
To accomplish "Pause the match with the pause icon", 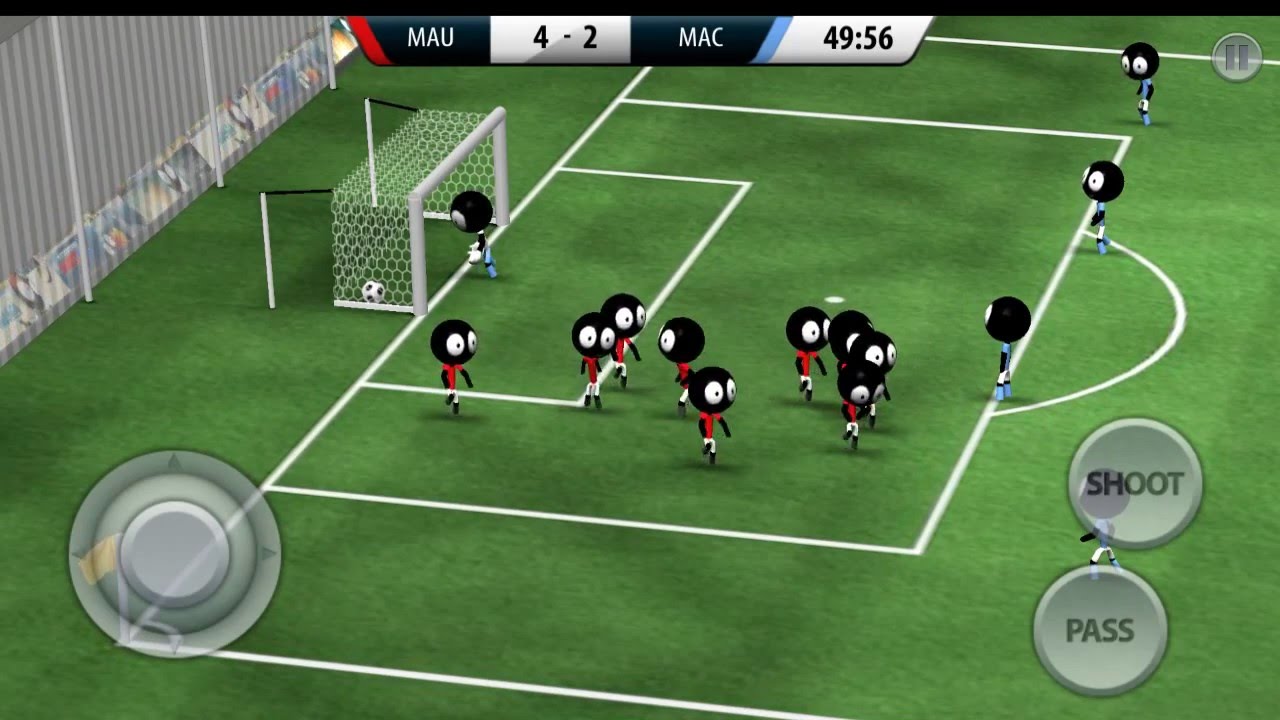I will (x=1236, y=58).
